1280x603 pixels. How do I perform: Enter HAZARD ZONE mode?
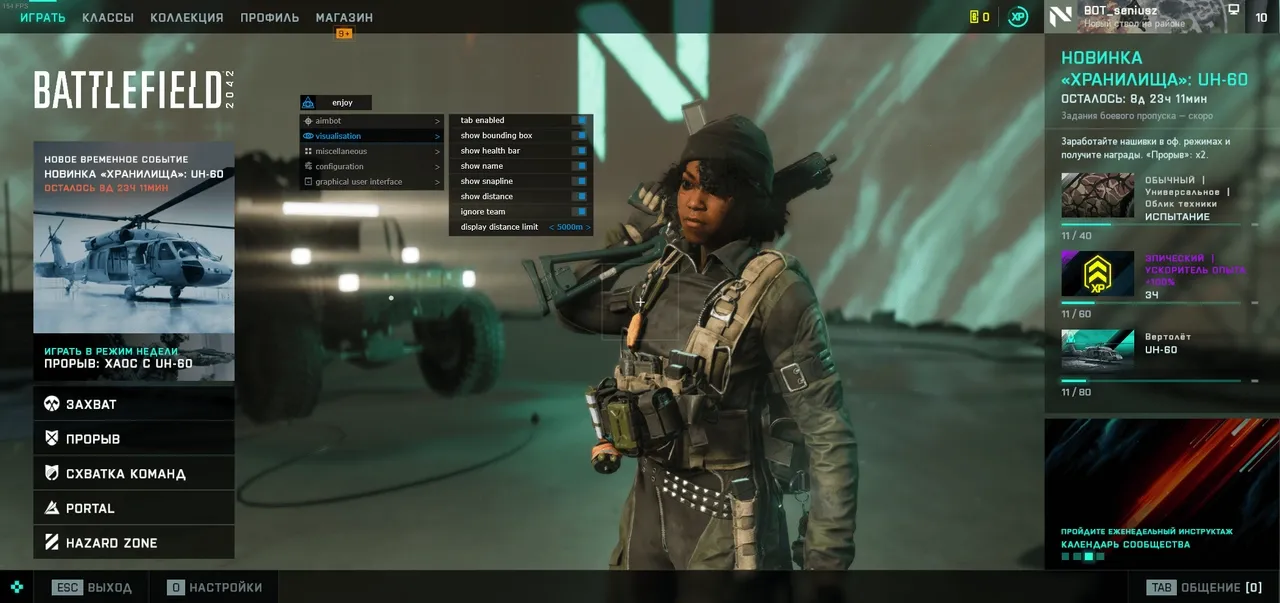134,543
